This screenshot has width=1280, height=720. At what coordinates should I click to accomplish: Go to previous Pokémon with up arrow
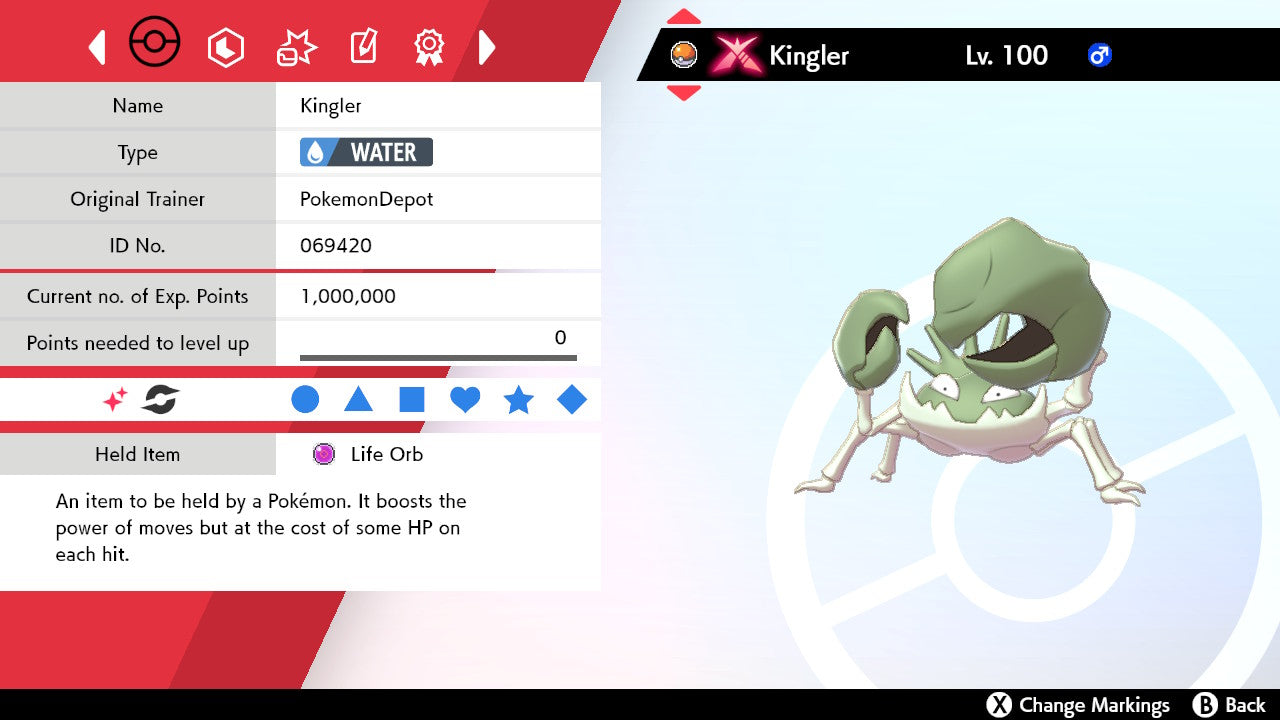point(683,16)
